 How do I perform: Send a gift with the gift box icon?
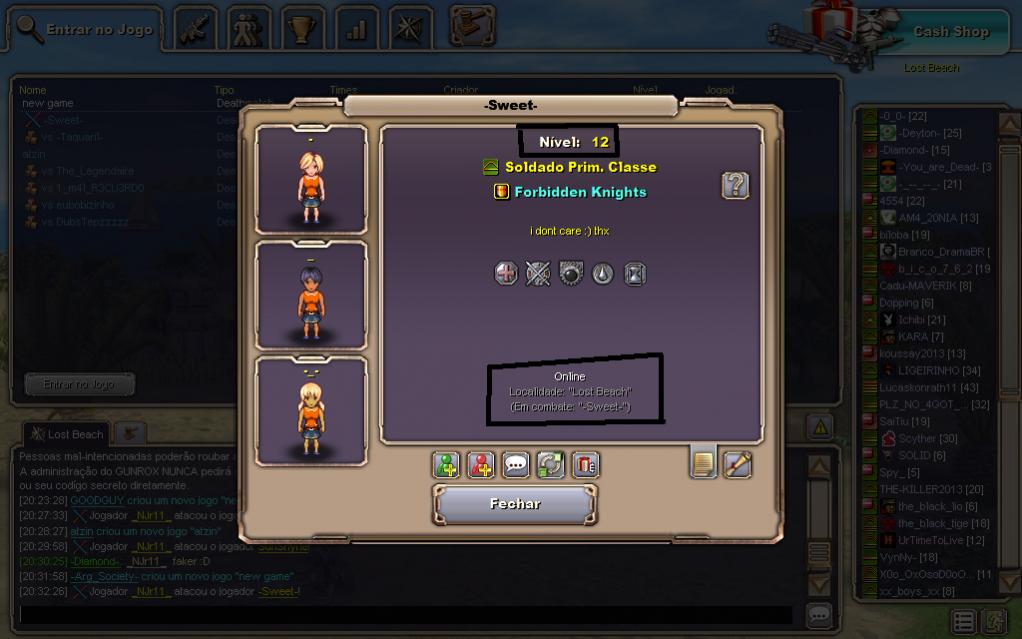[585, 465]
